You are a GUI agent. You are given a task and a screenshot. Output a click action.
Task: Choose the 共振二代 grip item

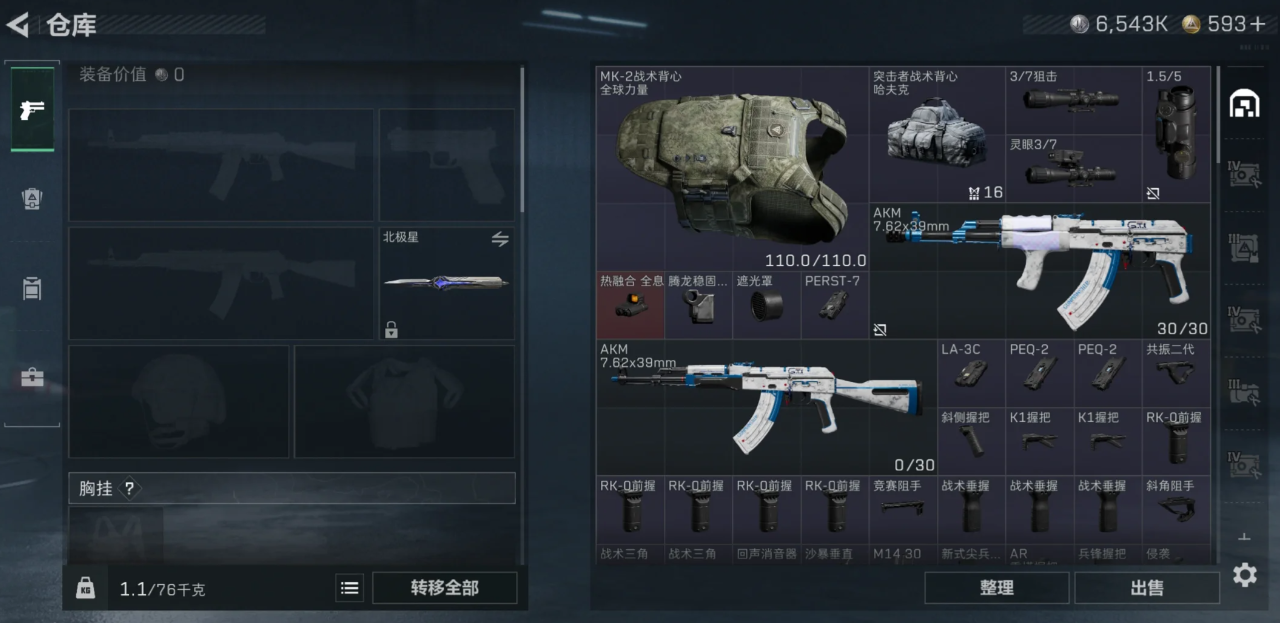(x=1176, y=372)
